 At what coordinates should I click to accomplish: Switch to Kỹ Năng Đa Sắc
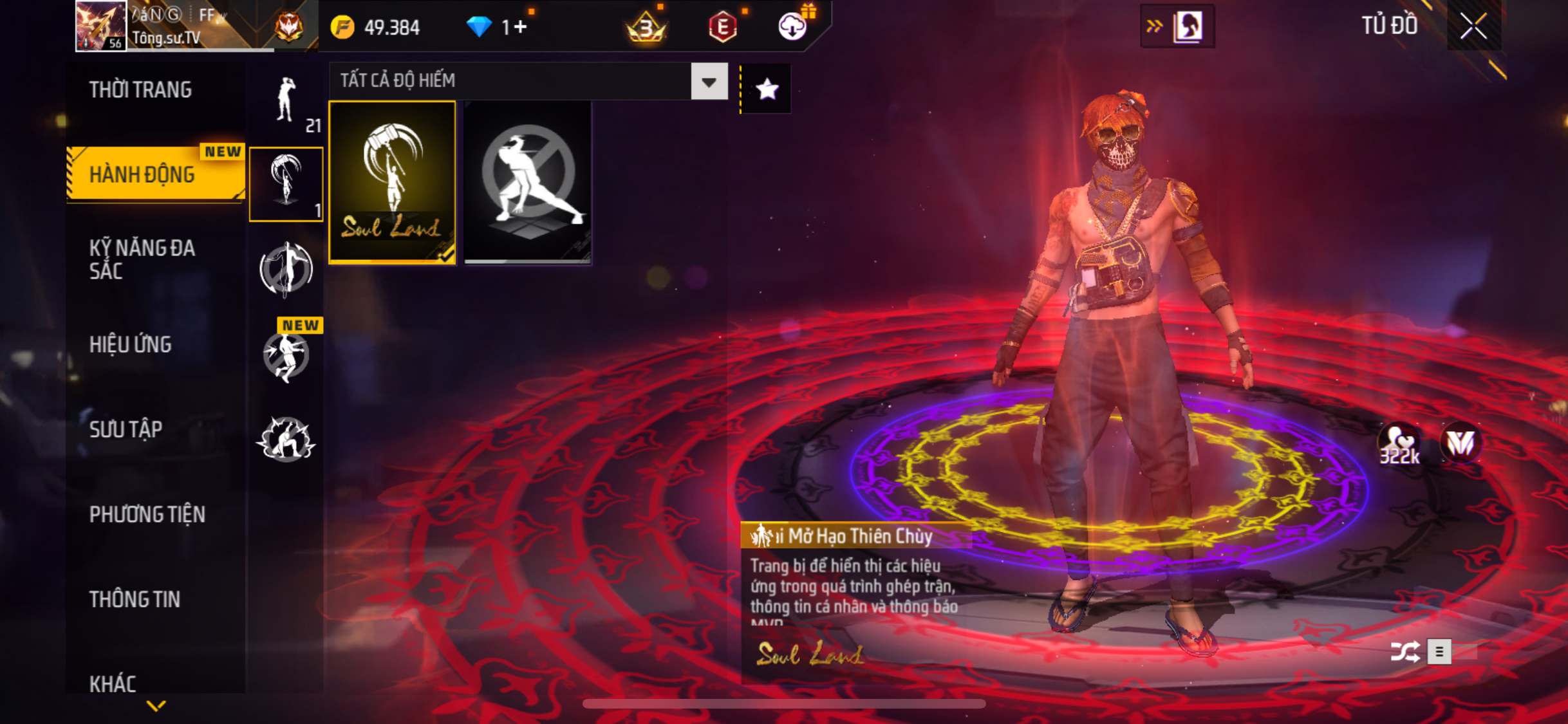(x=142, y=259)
